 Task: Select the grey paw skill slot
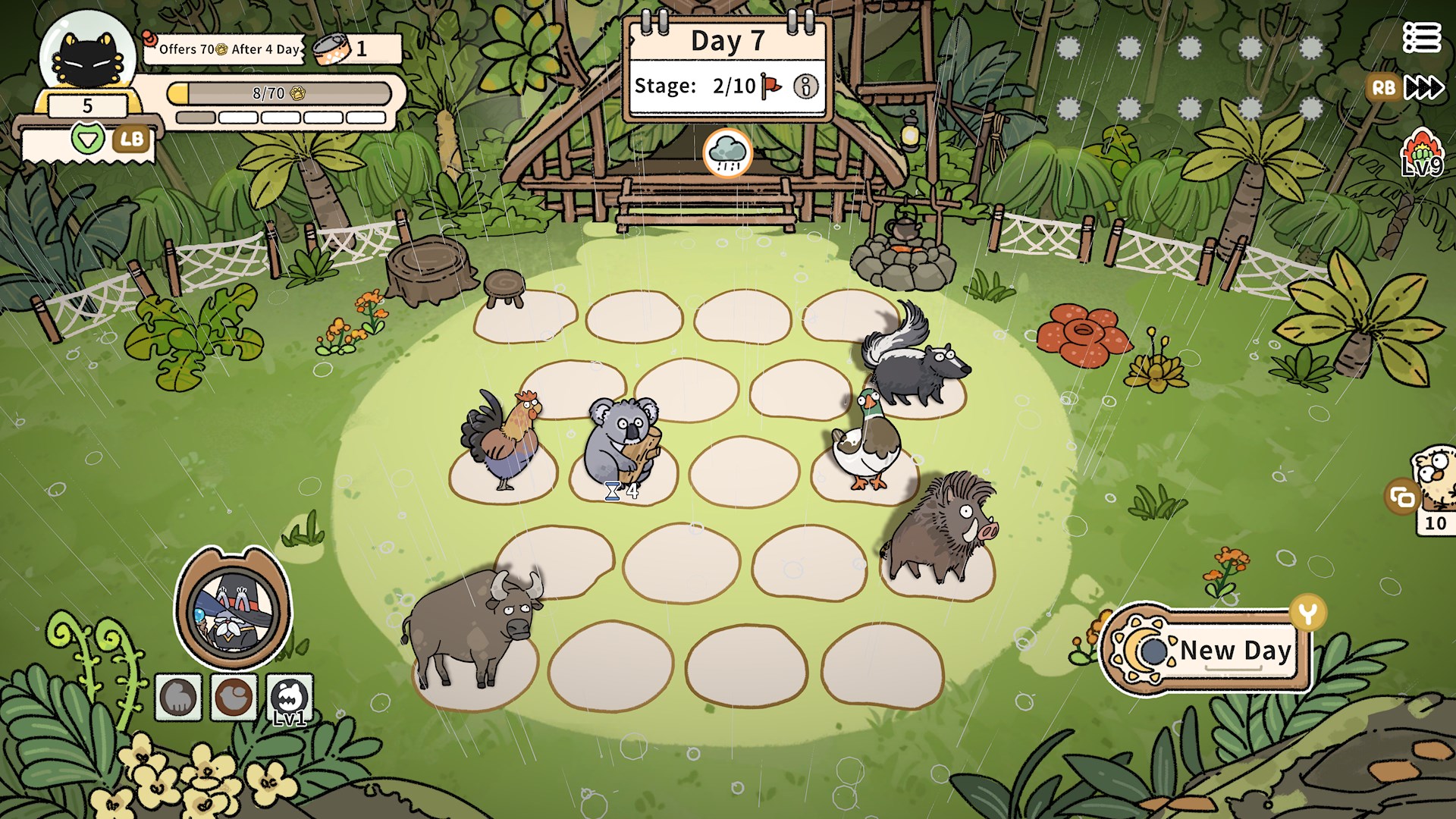point(179,698)
